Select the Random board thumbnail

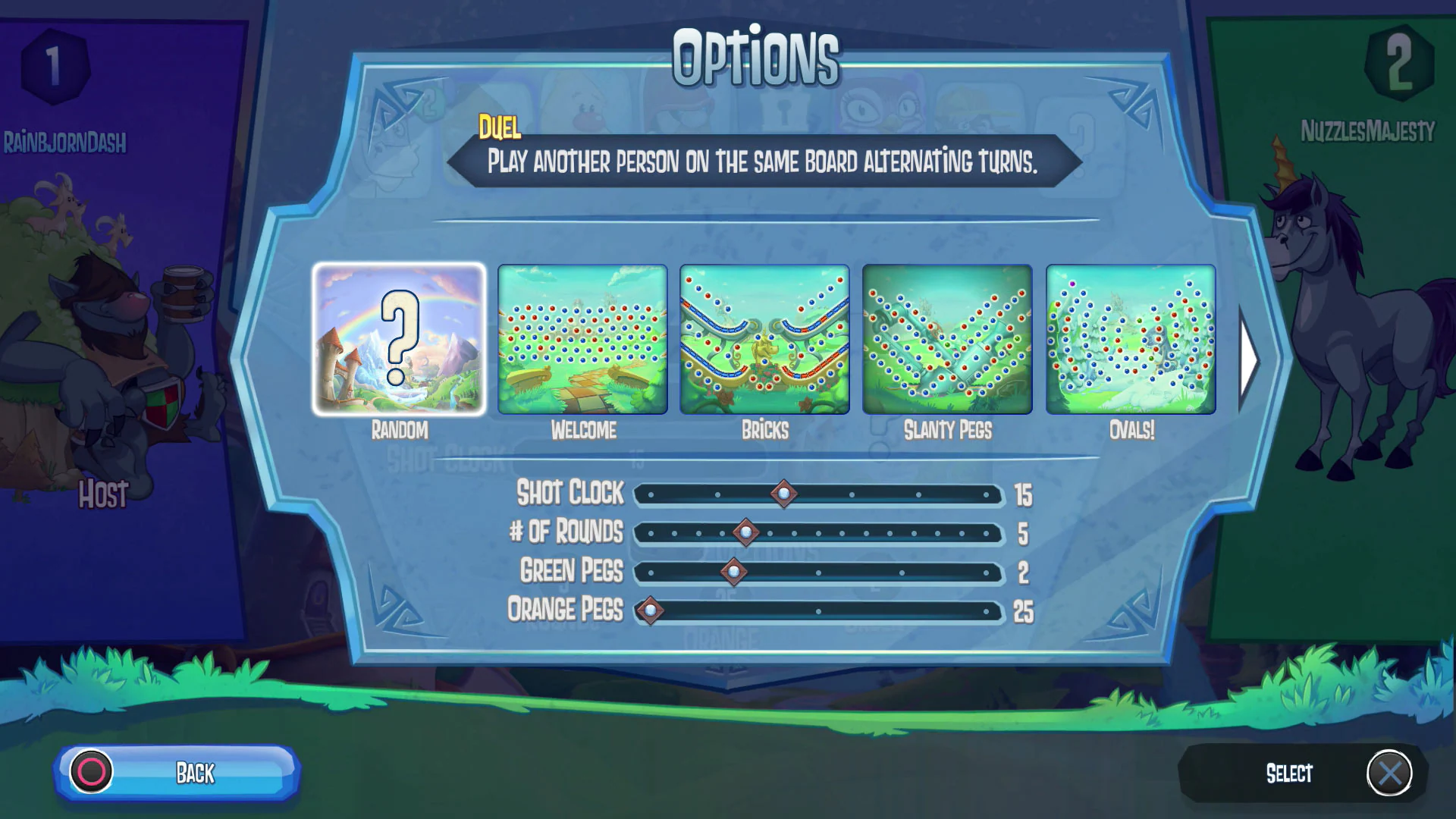point(402,340)
